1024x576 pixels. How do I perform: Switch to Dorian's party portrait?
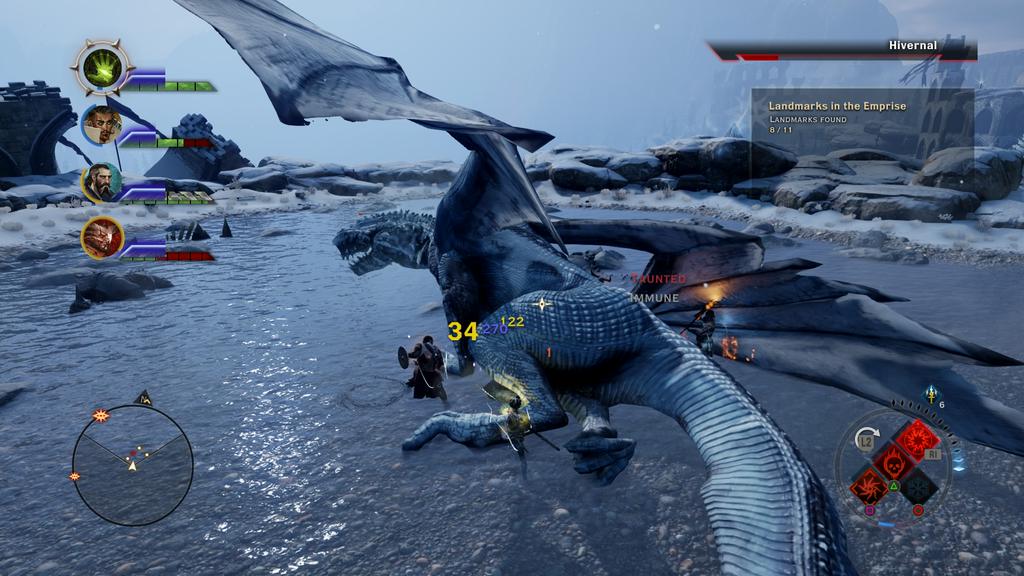pyautogui.click(x=102, y=125)
